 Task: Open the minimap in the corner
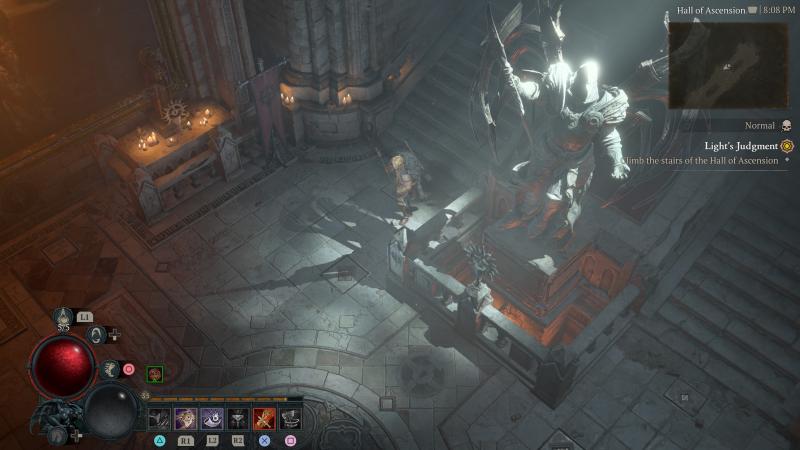coord(728,63)
